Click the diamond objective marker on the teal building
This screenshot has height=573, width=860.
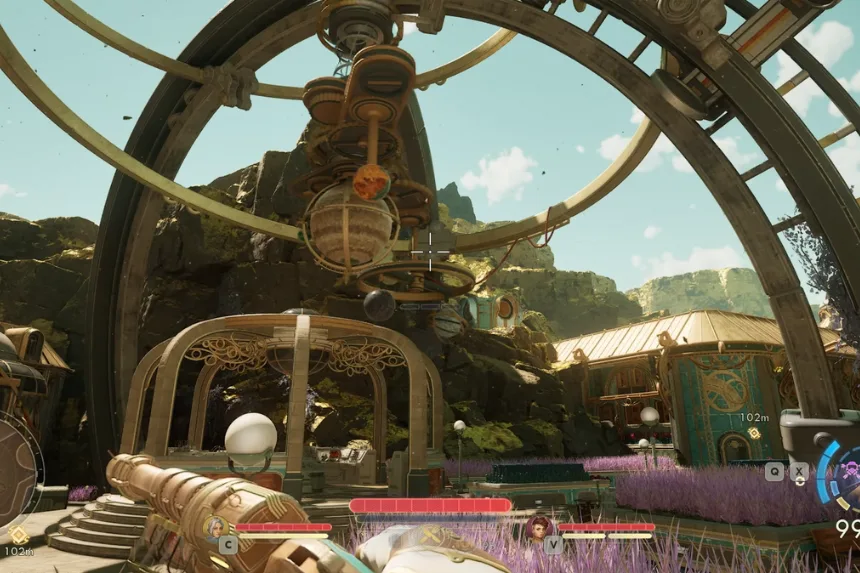(753, 433)
